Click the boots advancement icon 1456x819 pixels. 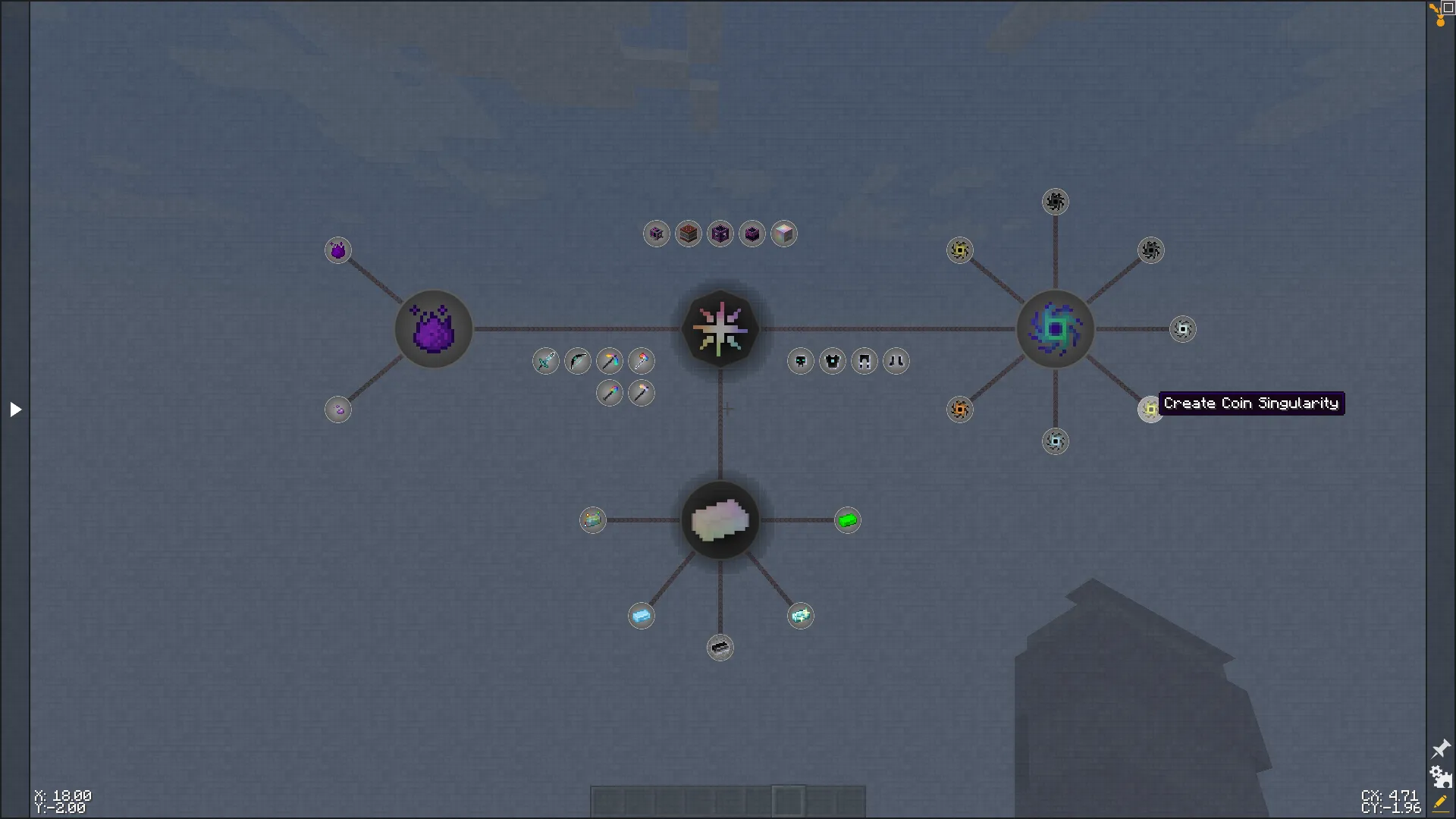coord(896,362)
